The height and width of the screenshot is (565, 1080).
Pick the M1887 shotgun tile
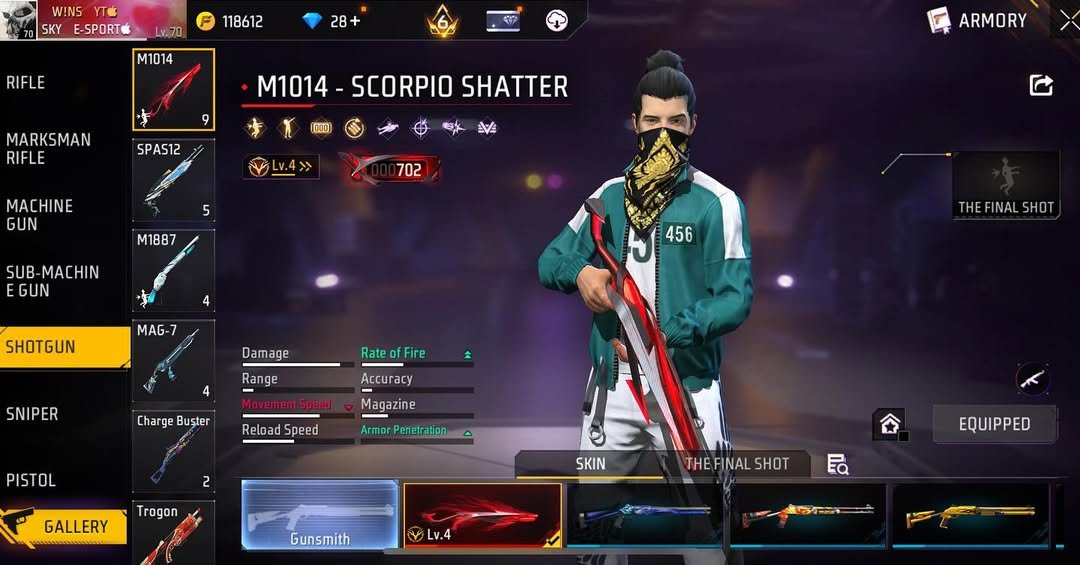(x=173, y=270)
